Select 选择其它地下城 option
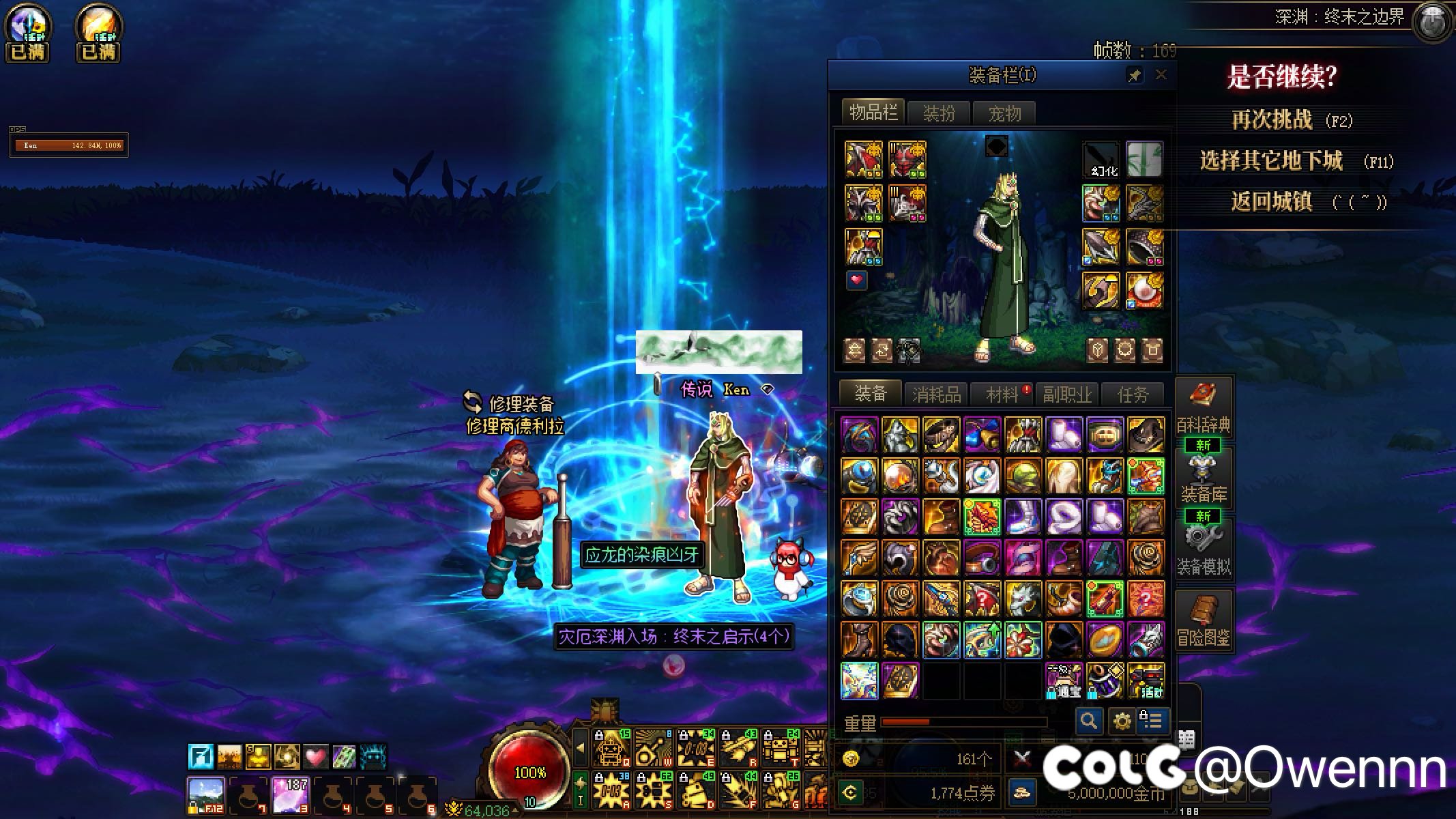 coord(1272,161)
